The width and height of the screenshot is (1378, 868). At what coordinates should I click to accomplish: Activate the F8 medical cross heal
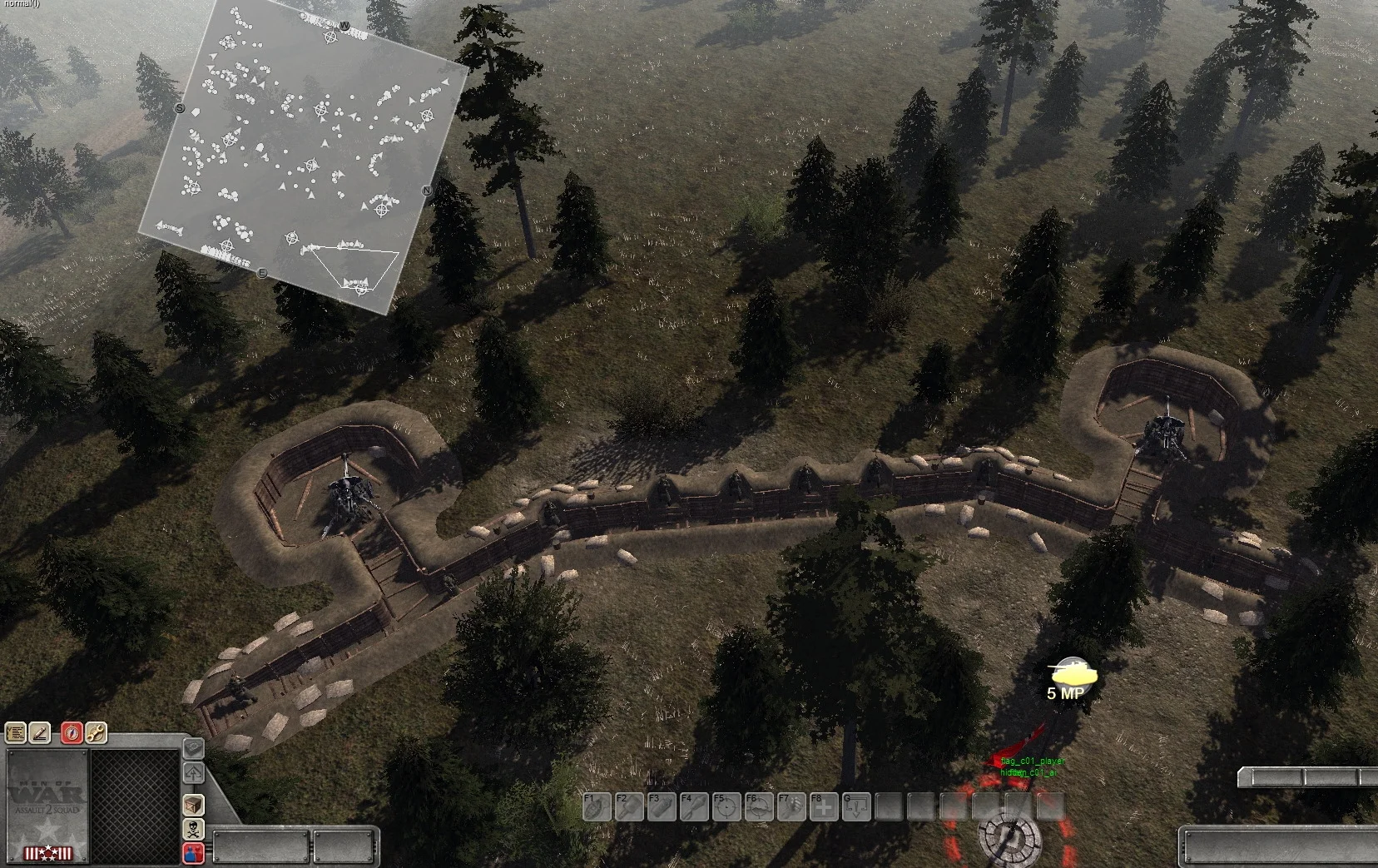[824, 806]
